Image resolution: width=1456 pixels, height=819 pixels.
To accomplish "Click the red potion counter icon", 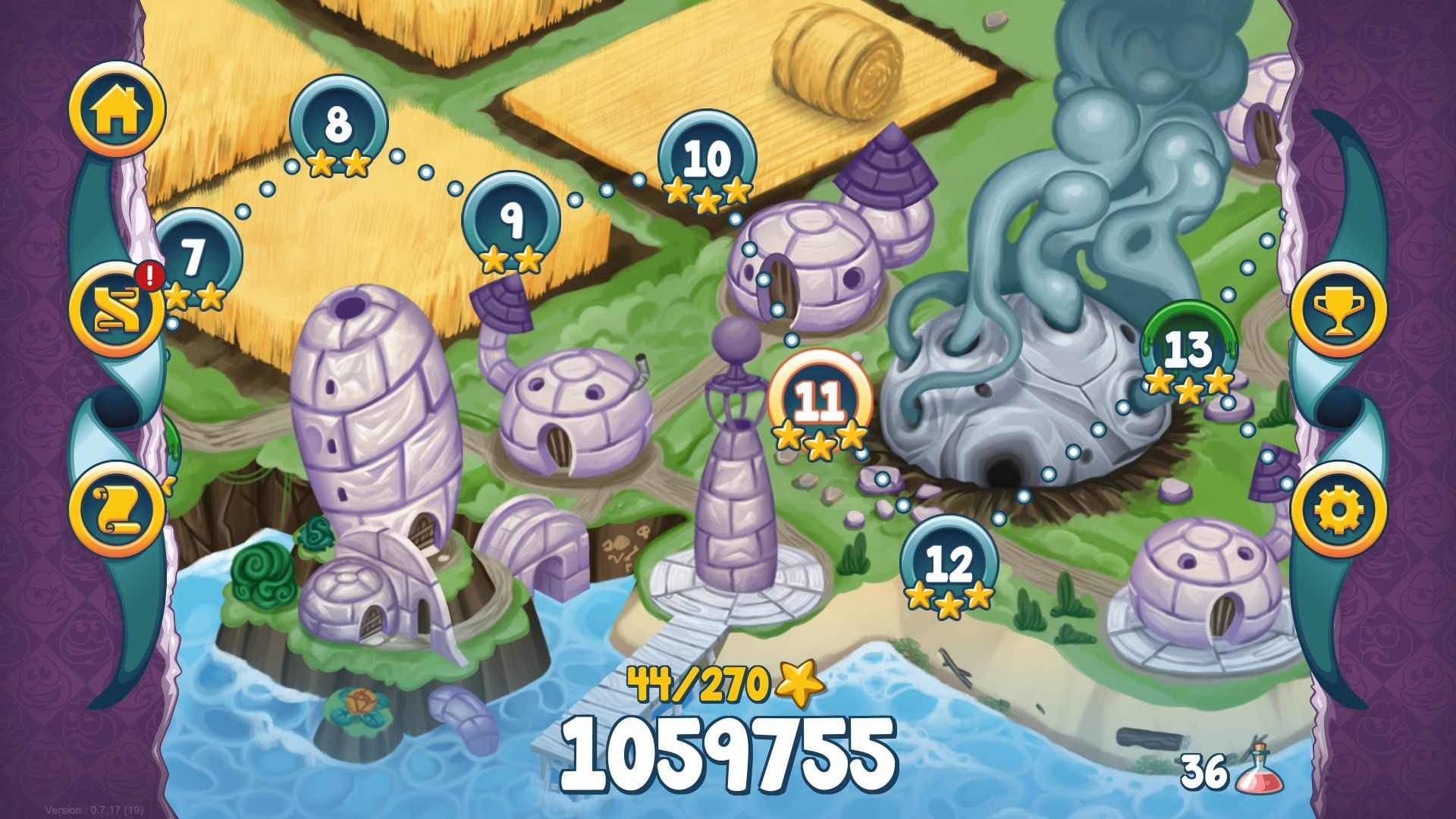I will (1259, 770).
